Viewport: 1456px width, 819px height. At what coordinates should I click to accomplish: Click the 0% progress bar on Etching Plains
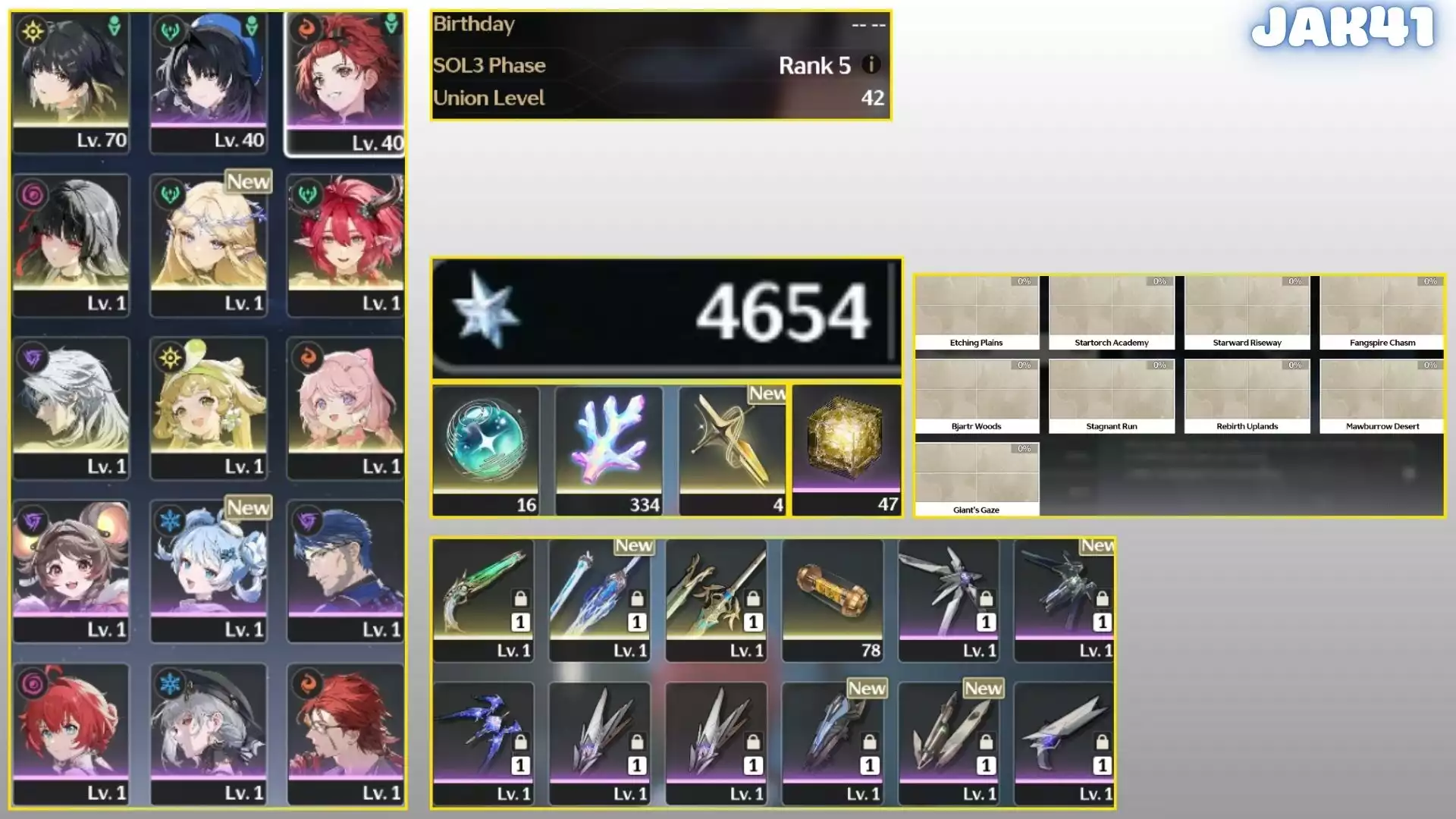[x=1023, y=281]
